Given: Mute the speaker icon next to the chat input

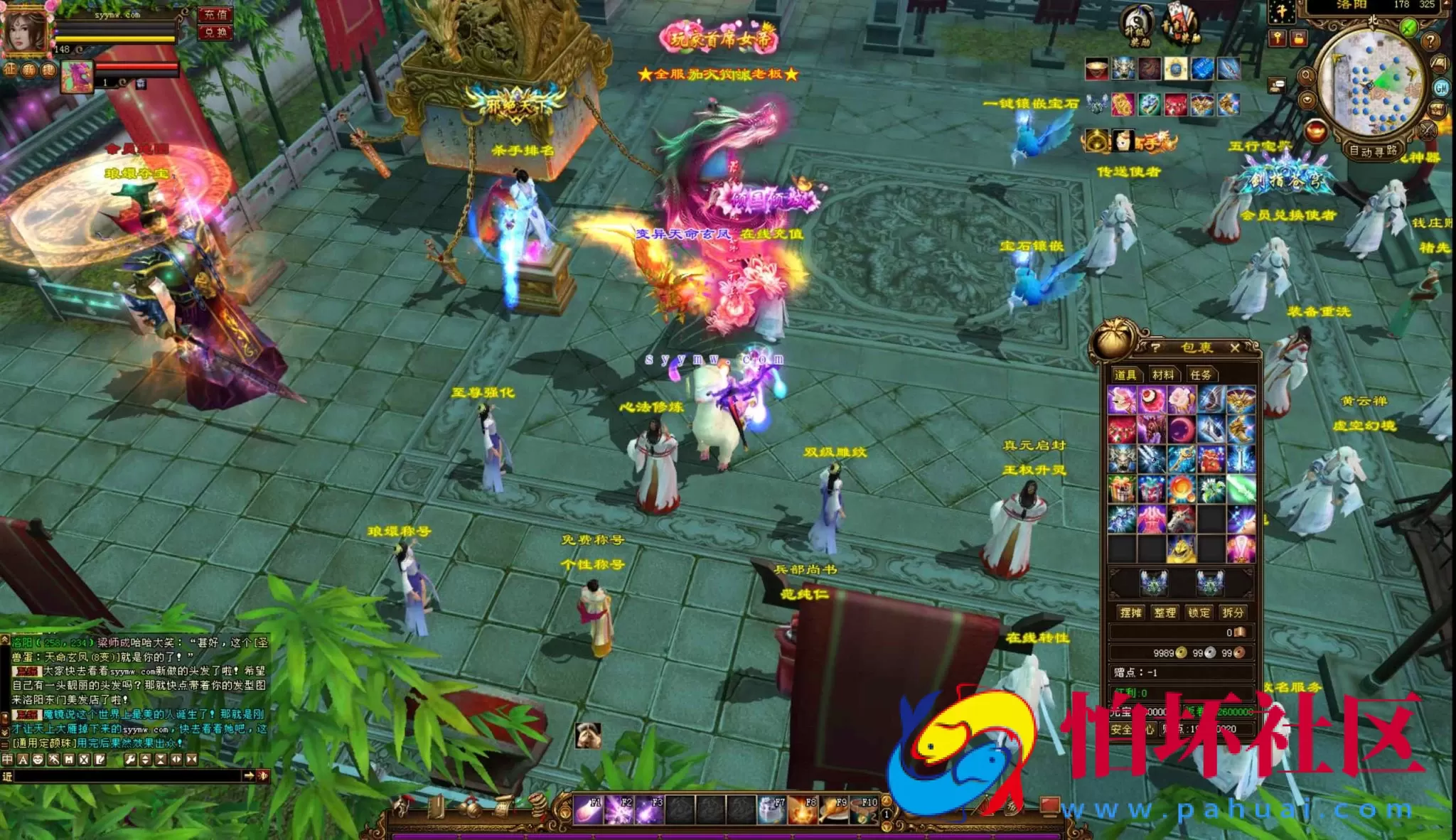Looking at the screenshot, I should 263,776.
